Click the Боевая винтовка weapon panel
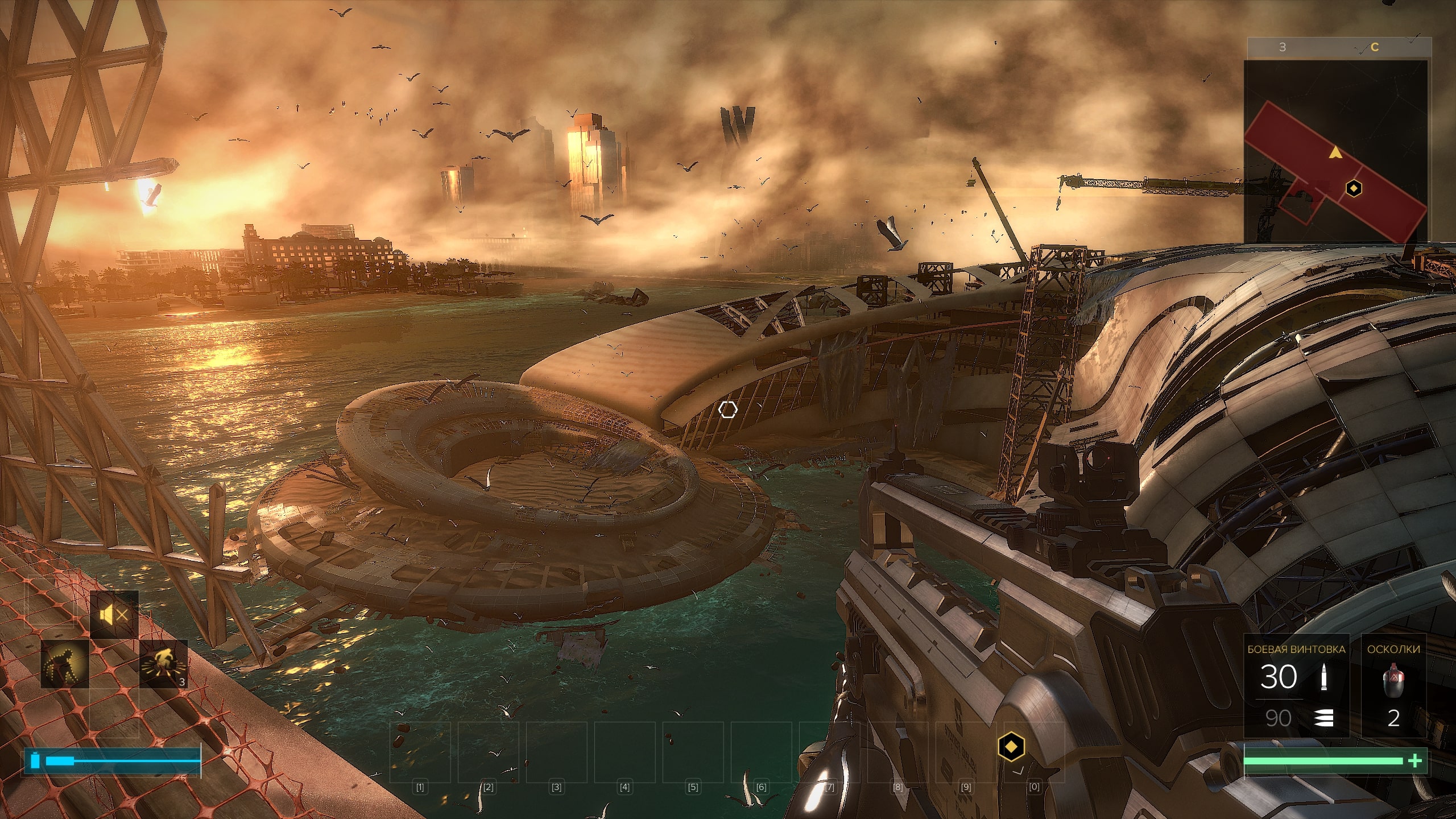 coord(1296,686)
